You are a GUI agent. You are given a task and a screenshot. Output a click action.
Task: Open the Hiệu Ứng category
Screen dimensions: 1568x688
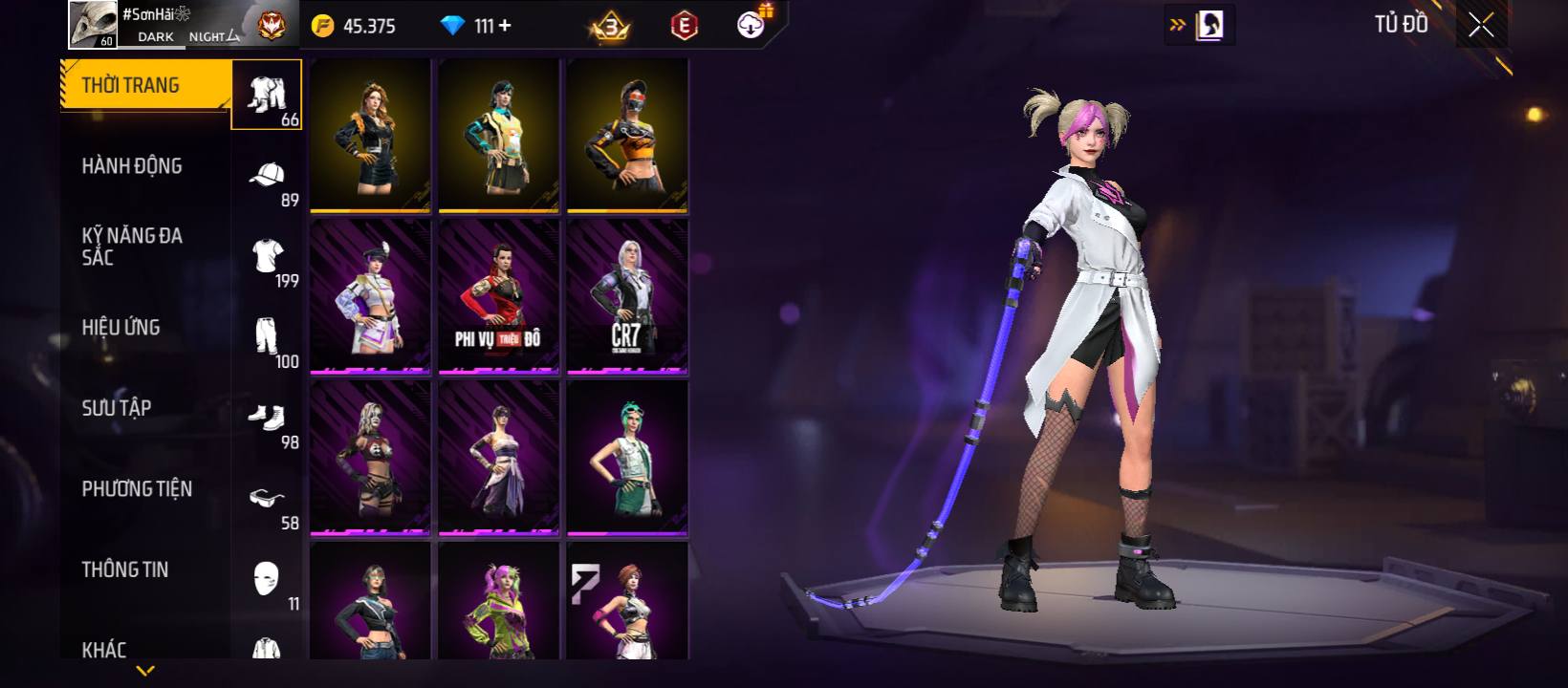[x=121, y=328]
